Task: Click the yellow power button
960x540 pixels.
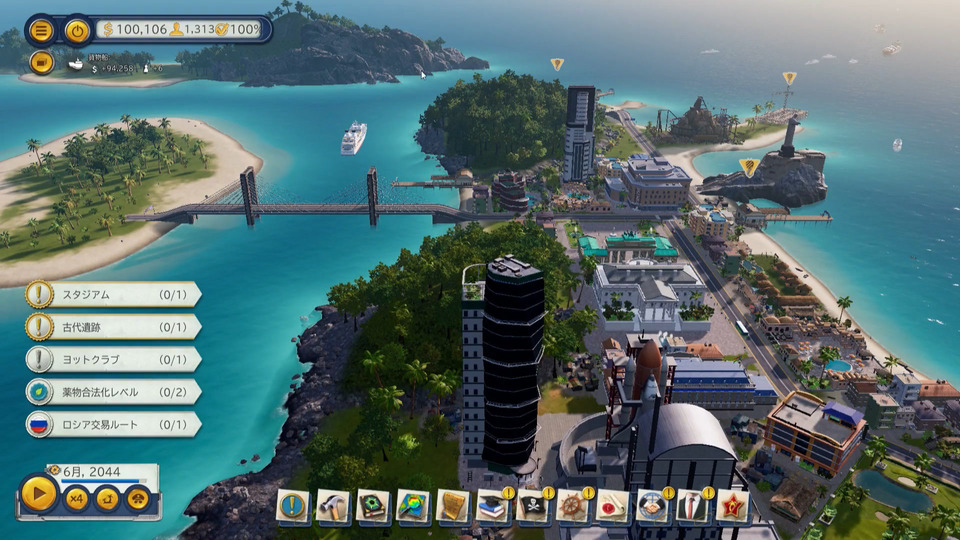Action: 77,30
